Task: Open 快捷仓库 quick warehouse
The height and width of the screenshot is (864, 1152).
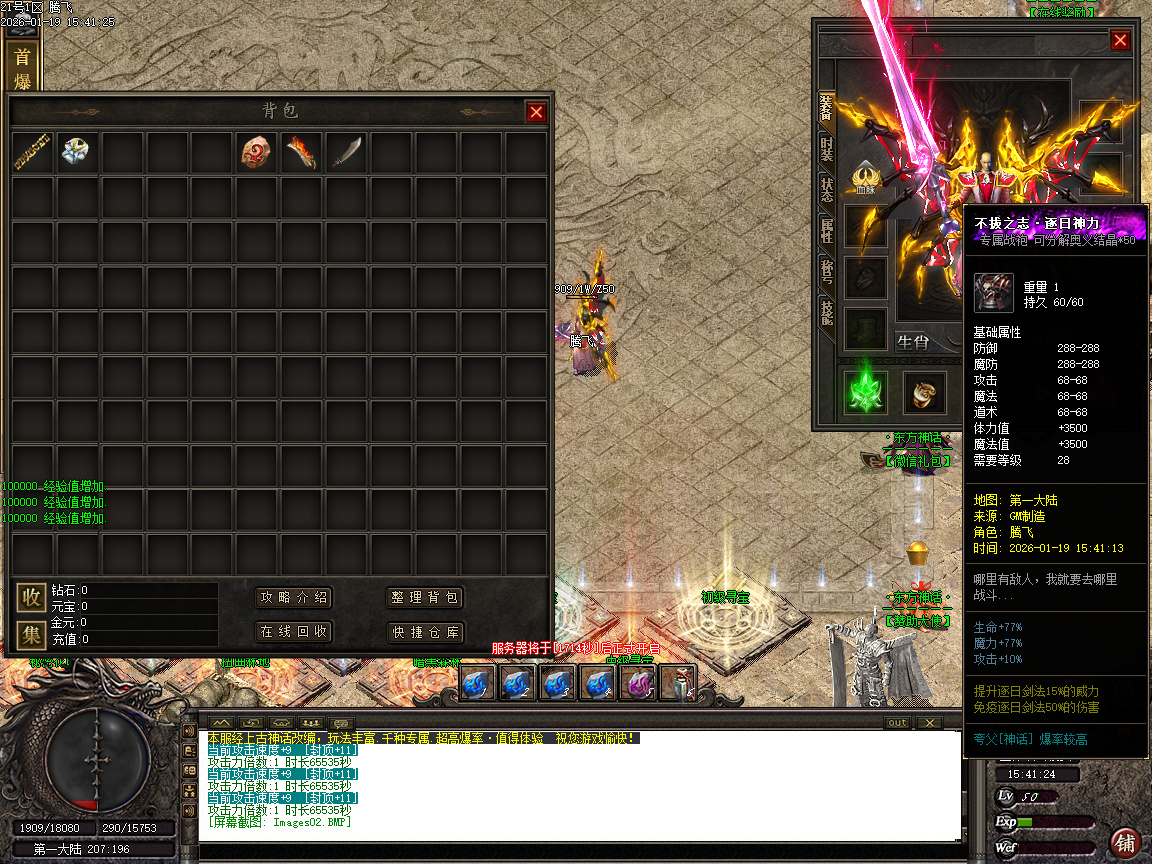Action: pyautogui.click(x=425, y=631)
